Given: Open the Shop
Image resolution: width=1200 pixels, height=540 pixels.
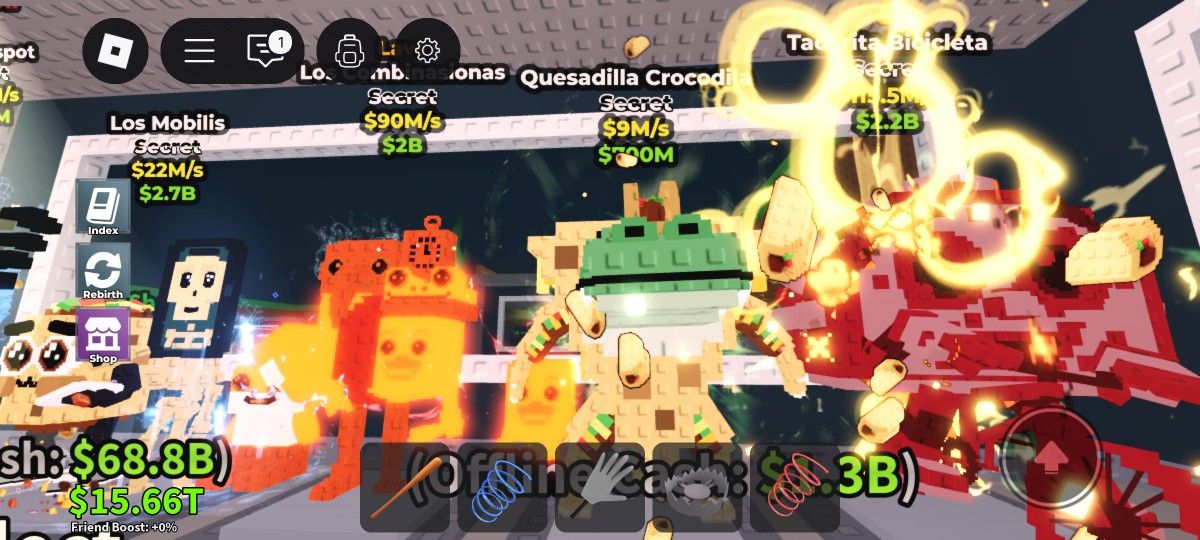Looking at the screenshot, I should (x=102, y=336).
